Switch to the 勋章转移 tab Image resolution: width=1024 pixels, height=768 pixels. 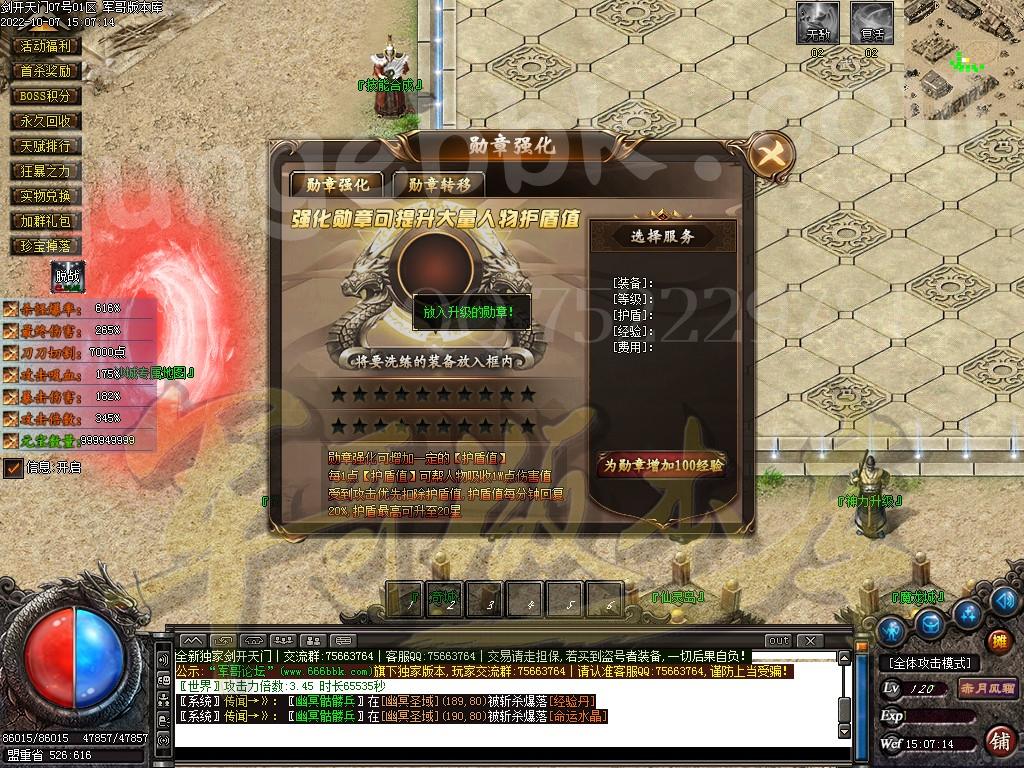pos(438,184)
